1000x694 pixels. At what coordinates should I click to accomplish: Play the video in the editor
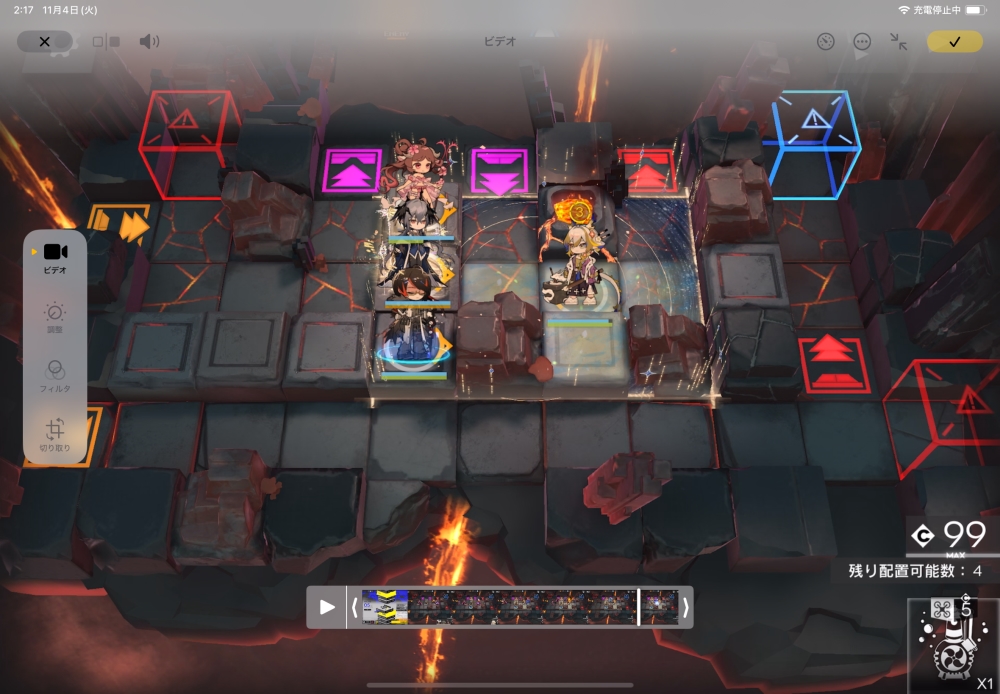327,607
